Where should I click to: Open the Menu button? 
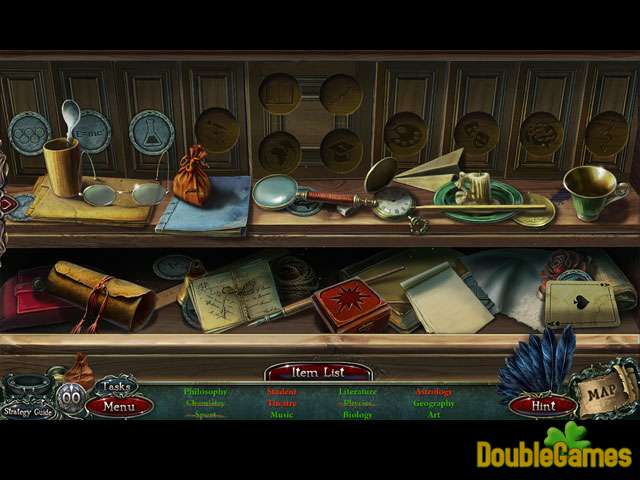(x=119, y=406)
